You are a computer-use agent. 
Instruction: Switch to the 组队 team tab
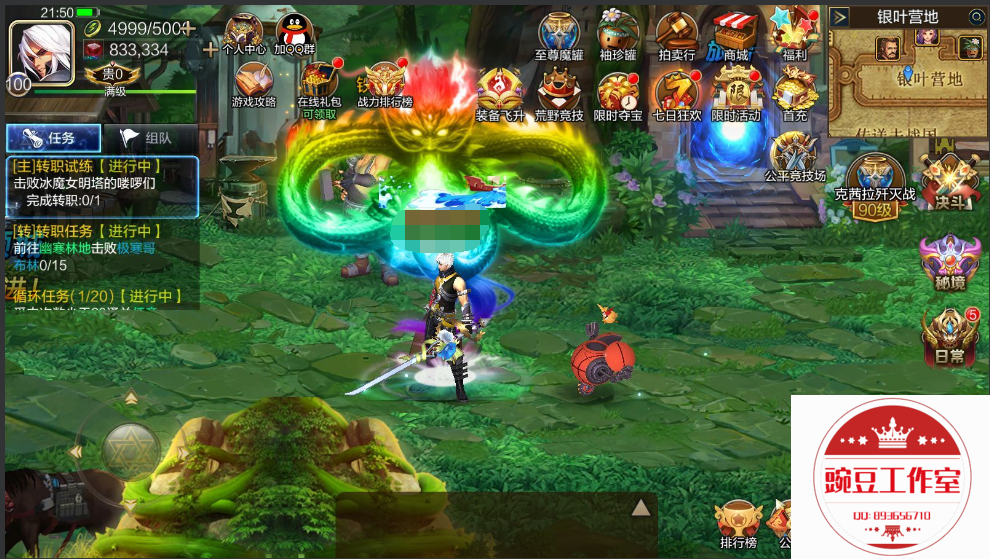146,139
